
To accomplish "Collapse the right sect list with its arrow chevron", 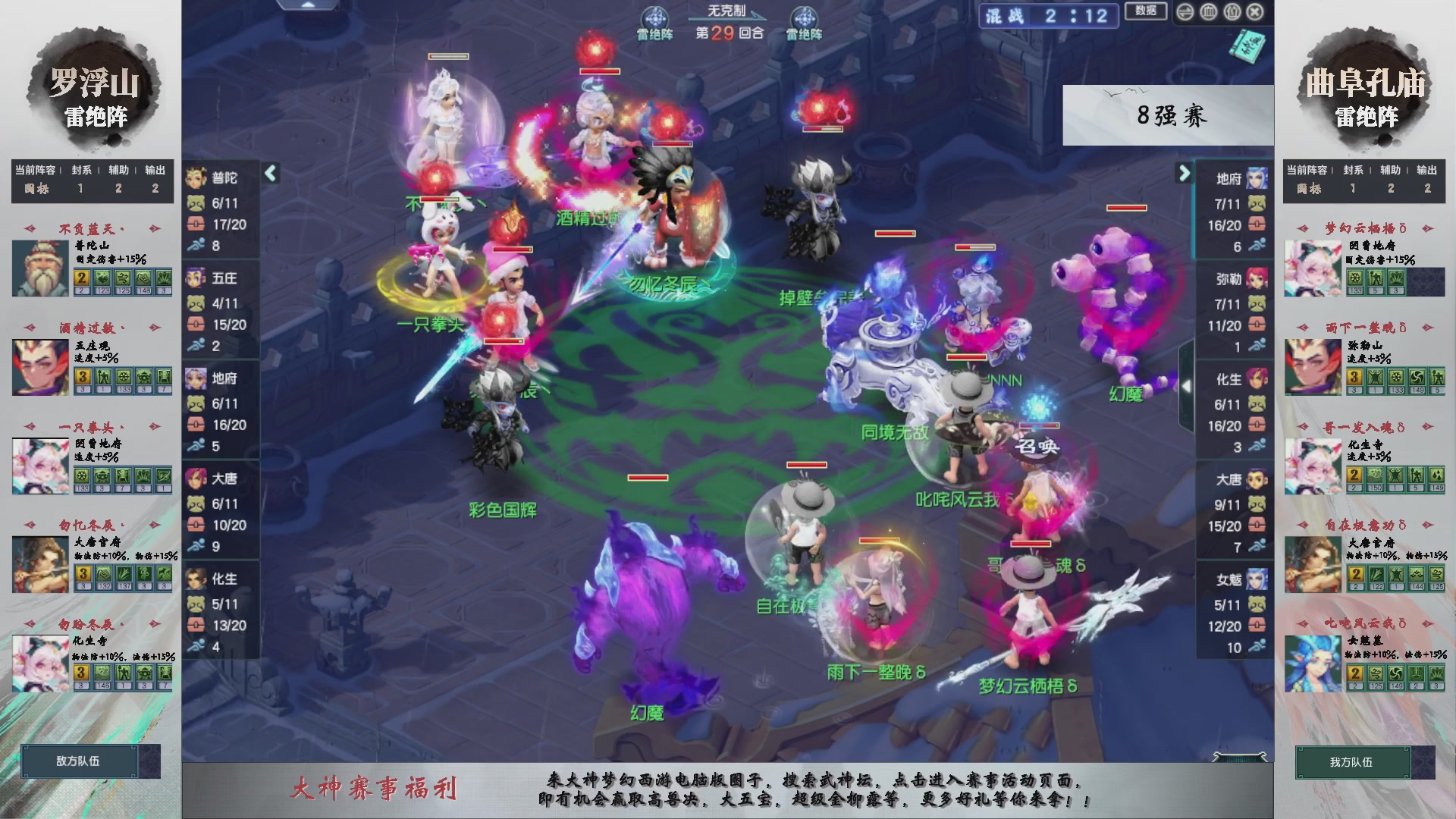I will (x=1183, y=173).
